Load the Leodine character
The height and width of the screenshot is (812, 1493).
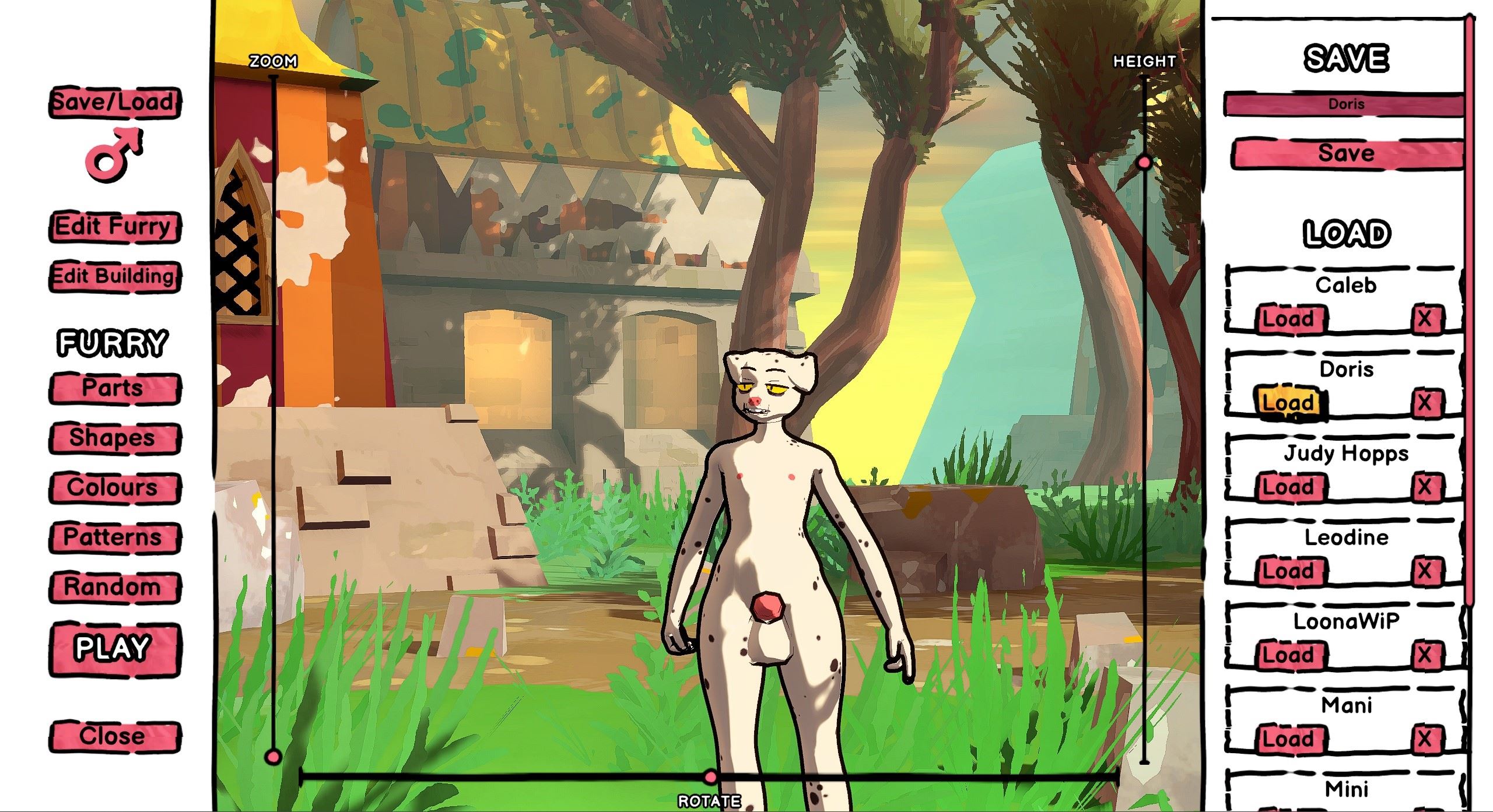click(x=1289, y=571)
